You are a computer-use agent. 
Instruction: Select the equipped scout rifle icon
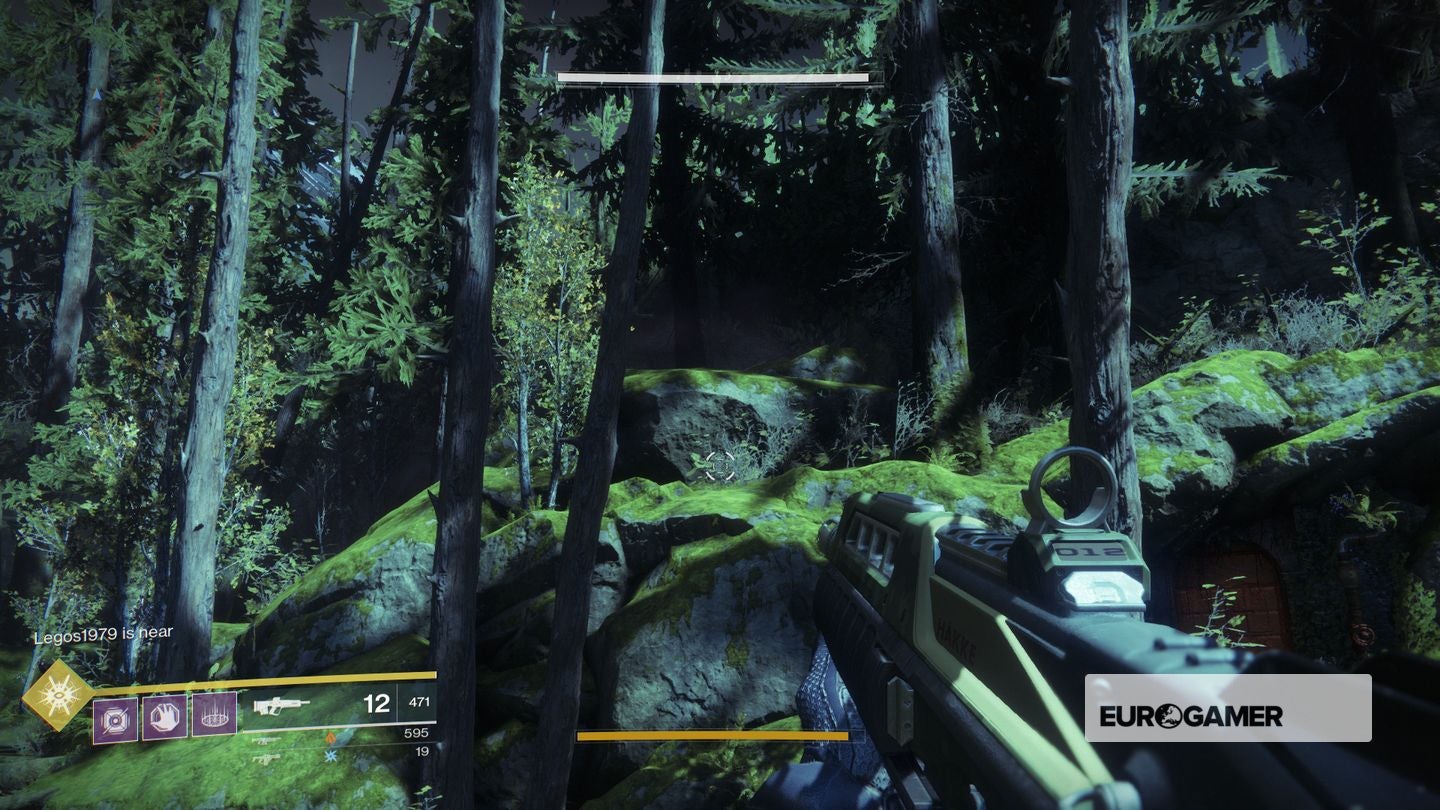click(280, 707)
